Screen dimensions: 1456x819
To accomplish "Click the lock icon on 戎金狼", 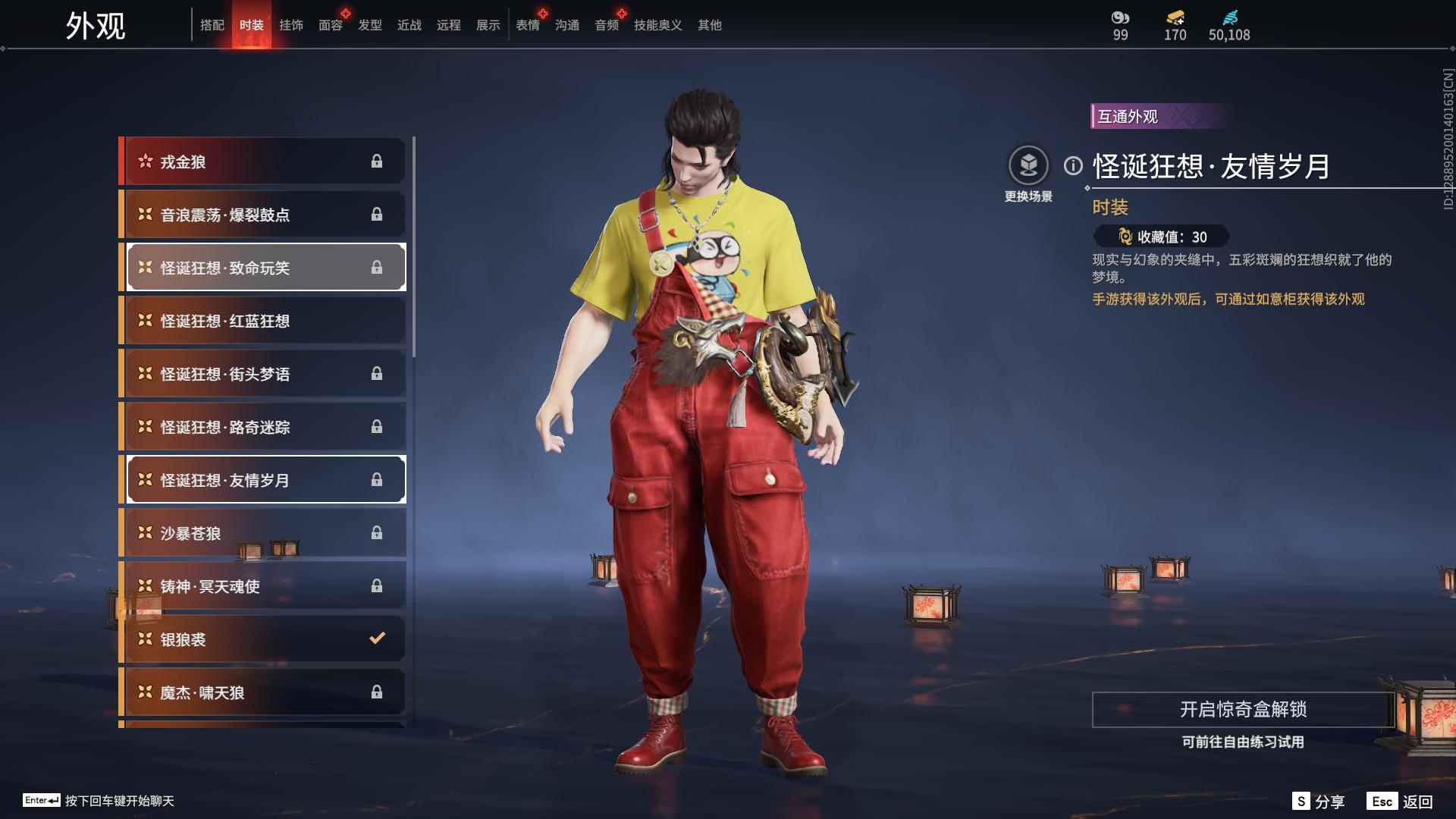I will coord(377,161).
